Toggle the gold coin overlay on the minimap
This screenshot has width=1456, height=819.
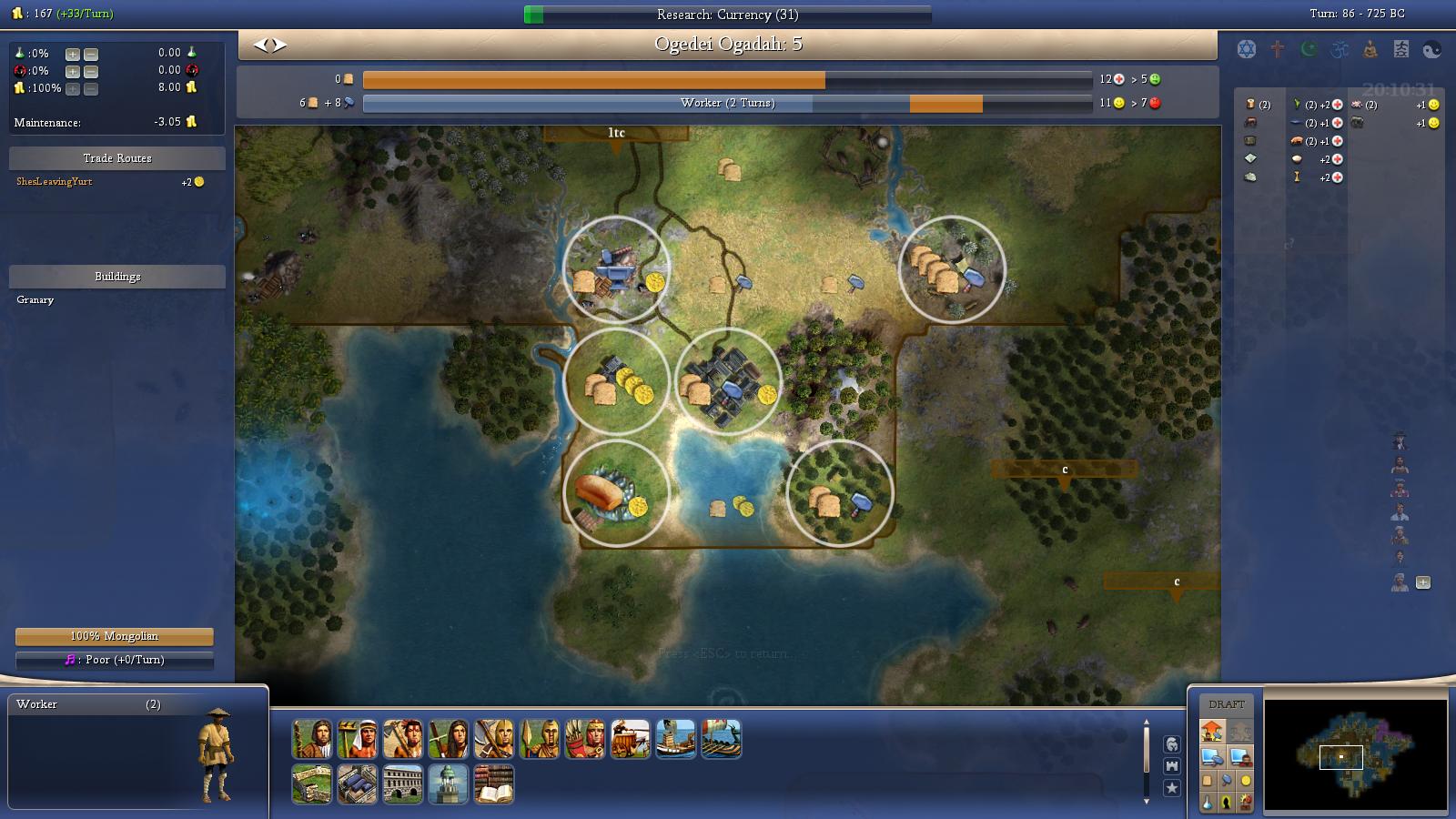1246,781
